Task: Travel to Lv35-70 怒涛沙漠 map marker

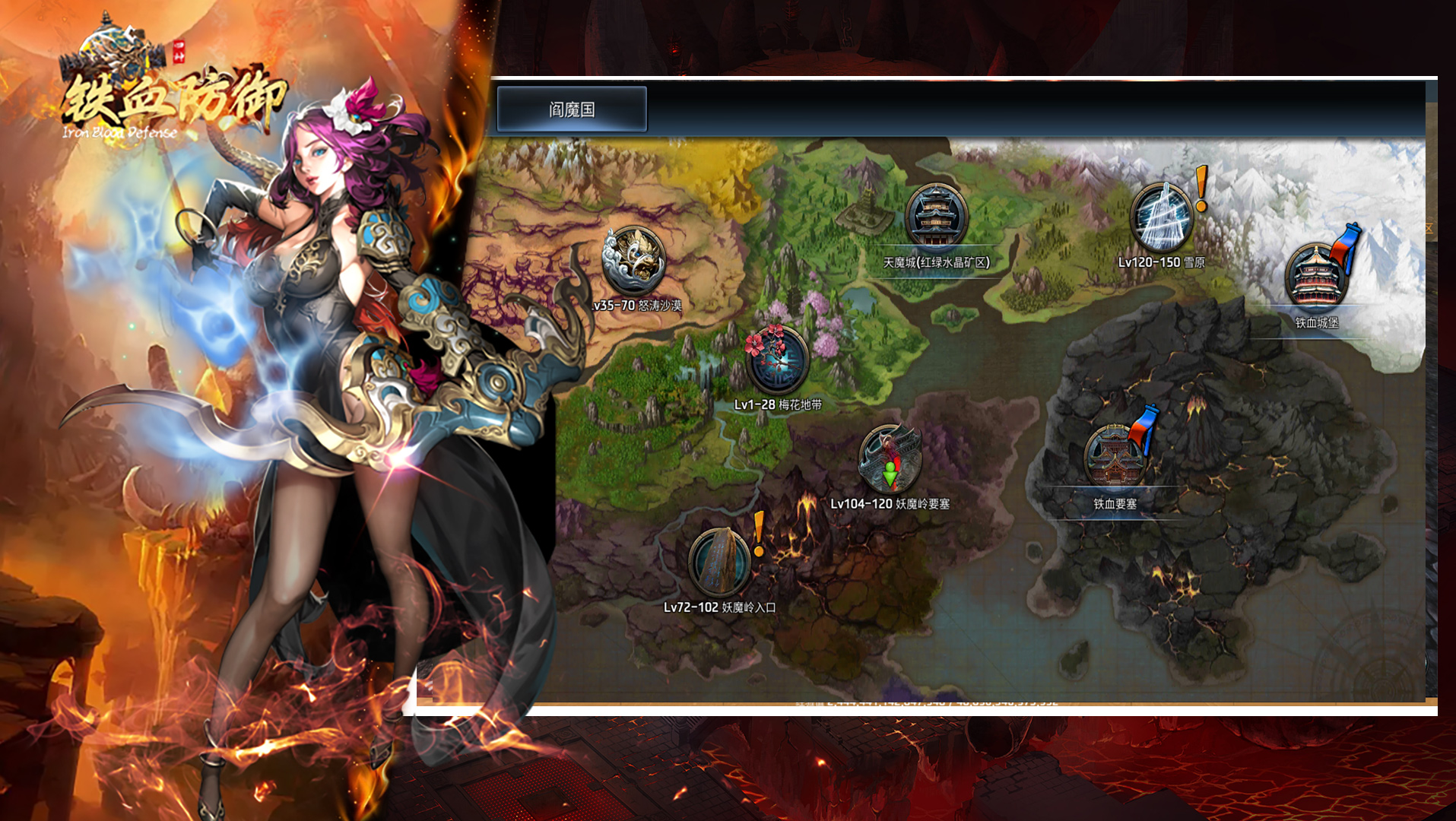Action: [633, 262]
